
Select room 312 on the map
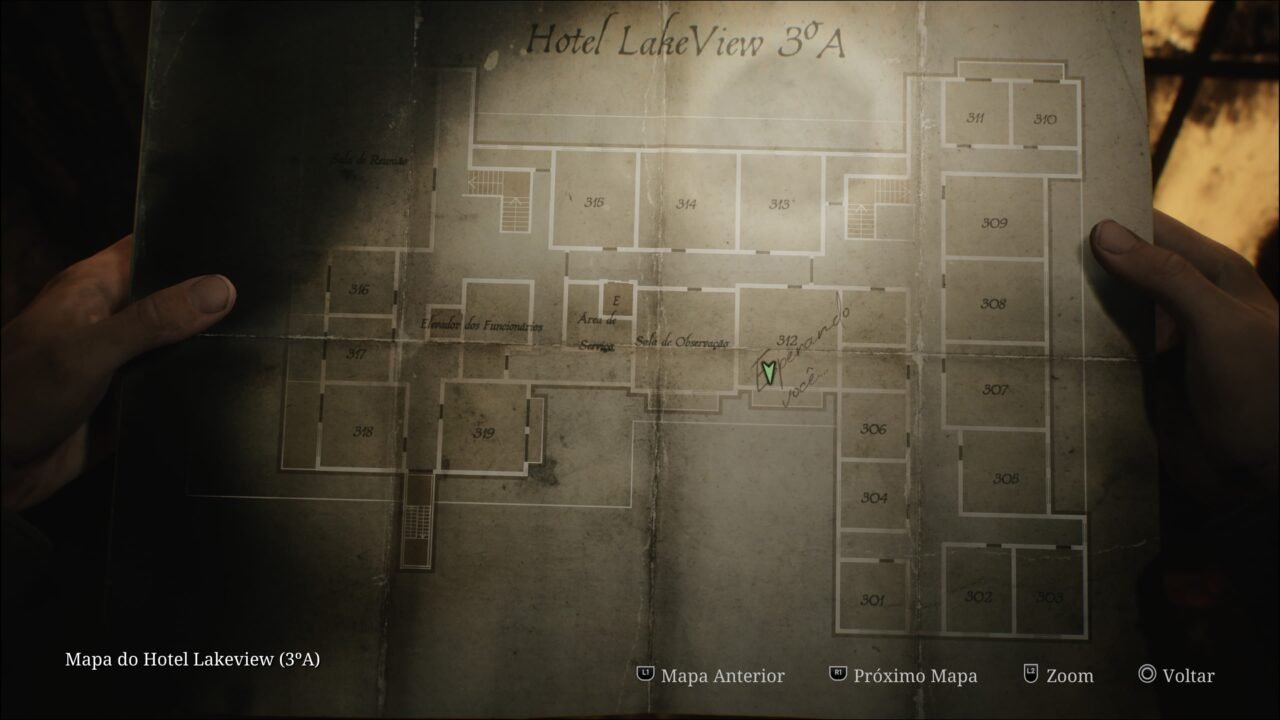click(x=786, y=338)
